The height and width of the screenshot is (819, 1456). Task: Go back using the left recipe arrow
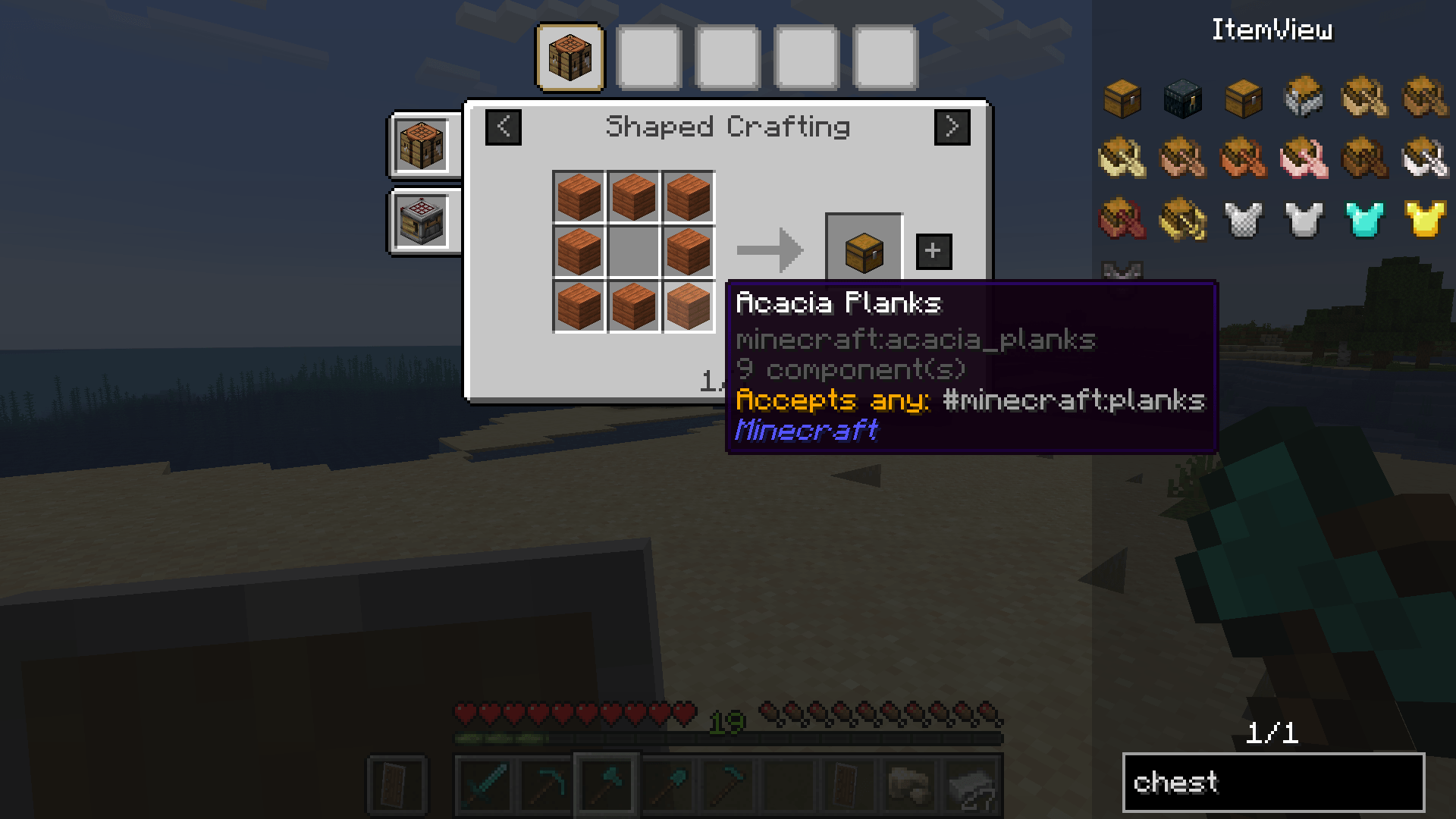pos(503,127)
